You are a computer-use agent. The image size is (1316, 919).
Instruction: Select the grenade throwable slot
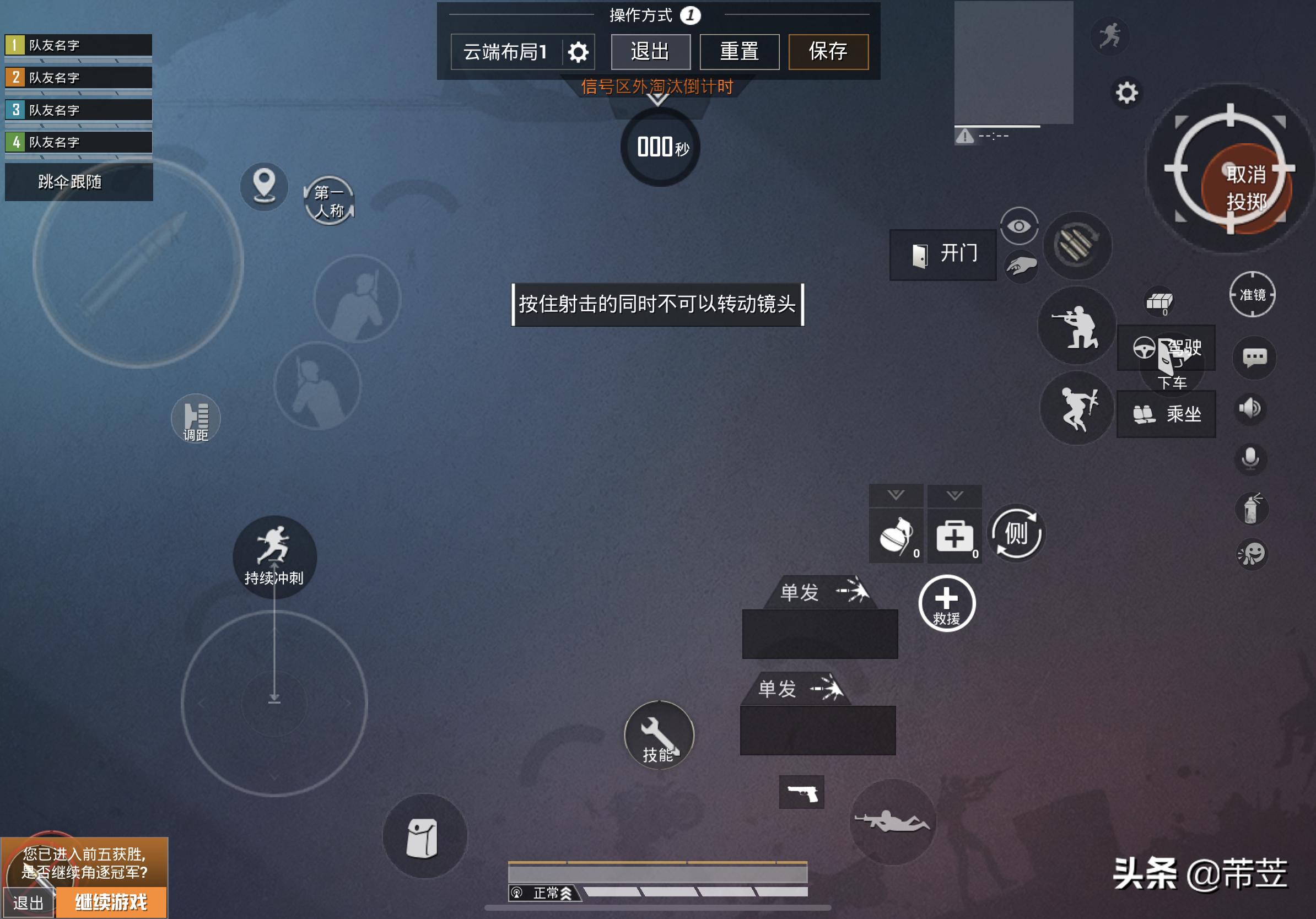click(896, 537)
